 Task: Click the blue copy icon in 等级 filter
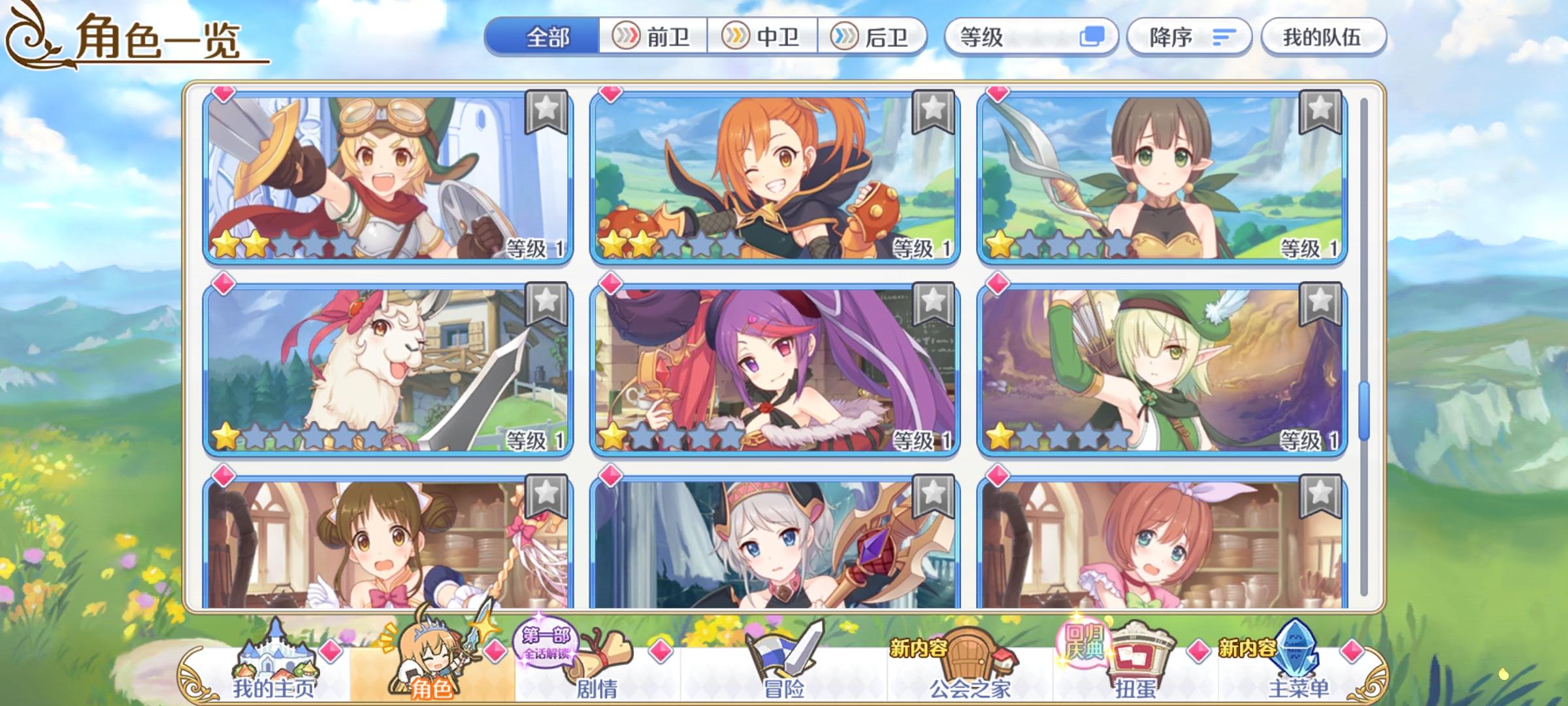(x=1094, y=37)
